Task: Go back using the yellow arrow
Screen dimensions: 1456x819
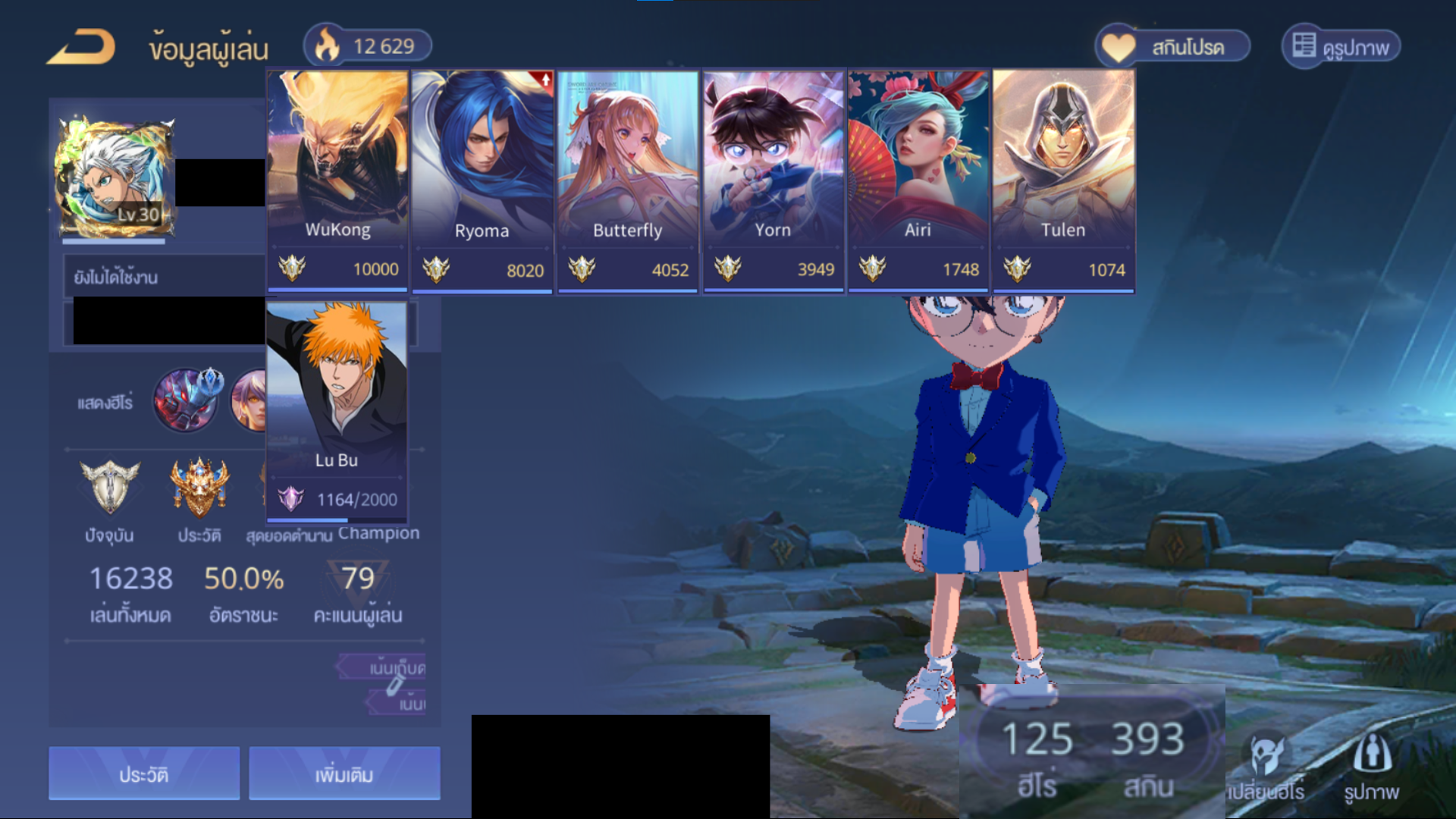Action: [x=82, y=47]
